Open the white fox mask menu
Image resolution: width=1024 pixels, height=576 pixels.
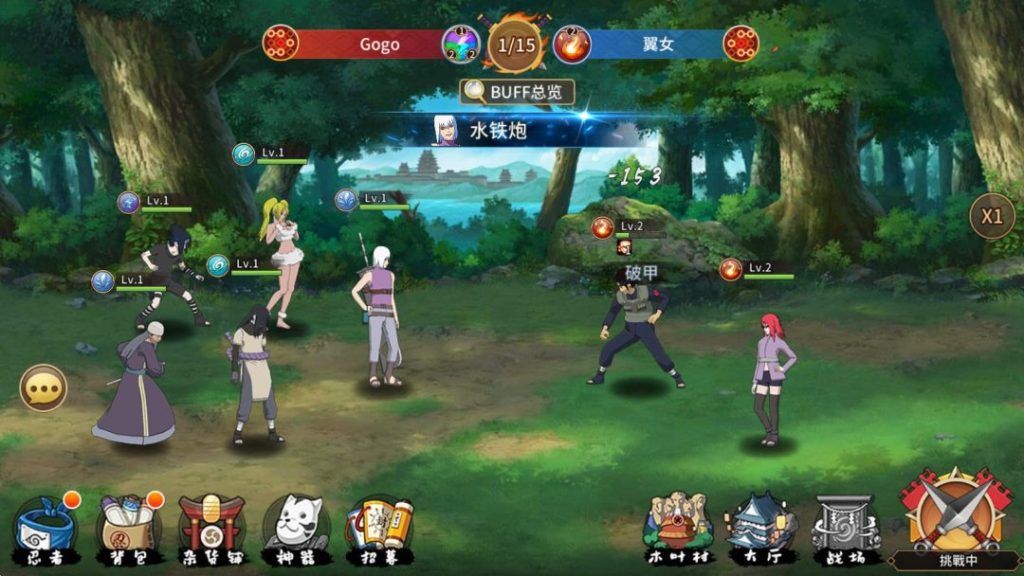click(x=295, y=527)
